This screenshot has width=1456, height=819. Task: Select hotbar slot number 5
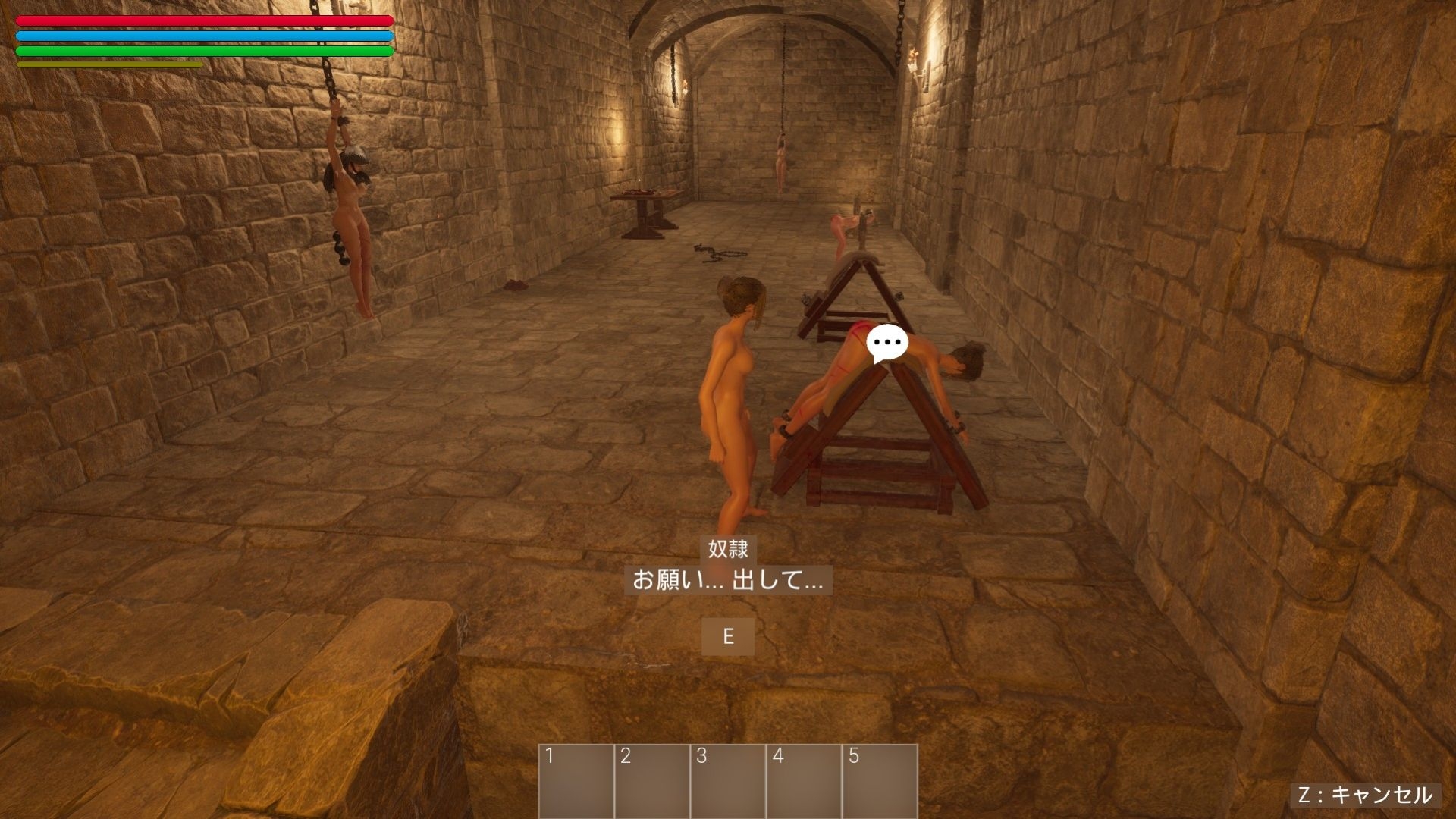click(880, 781)
